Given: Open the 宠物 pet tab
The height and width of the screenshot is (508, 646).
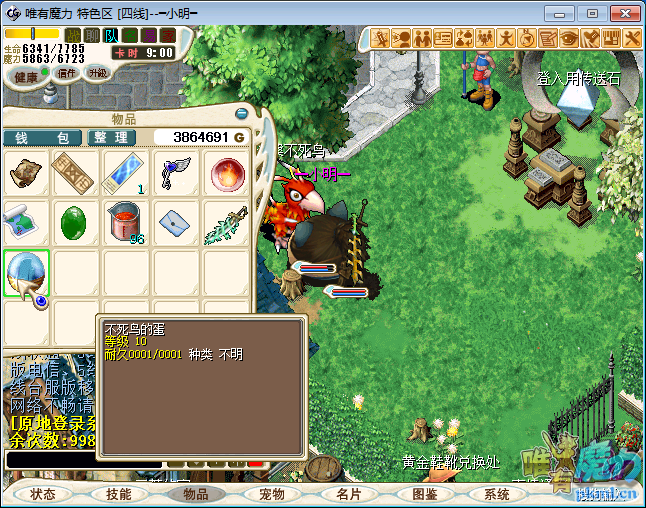Looking at the screenshot, I should [272, 494].
